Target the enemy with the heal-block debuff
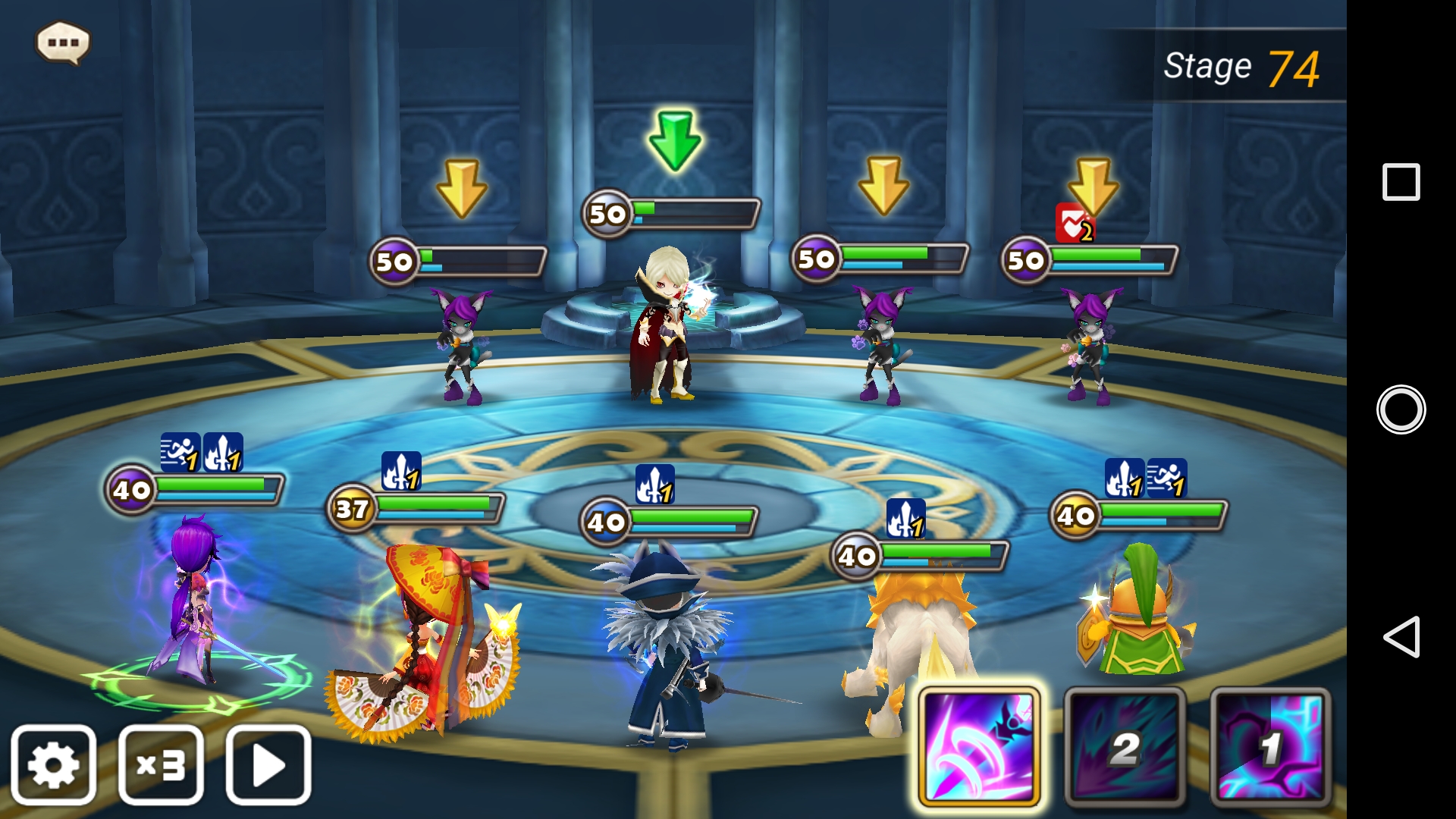1456x819 pixels. [1090, 345]
